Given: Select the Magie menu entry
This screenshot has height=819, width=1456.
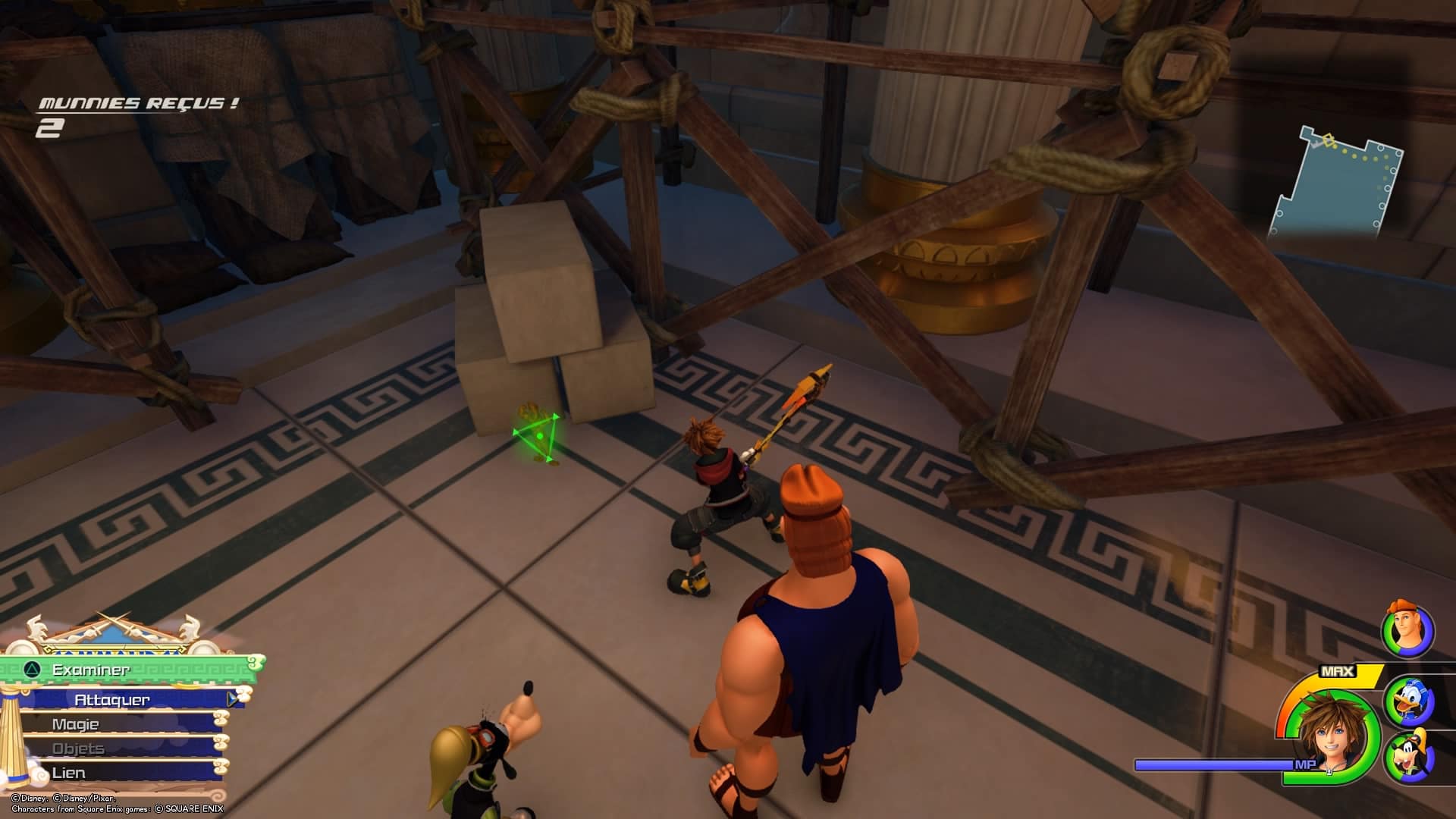Looking at the screenshot, I should click(x=76, y=724).
